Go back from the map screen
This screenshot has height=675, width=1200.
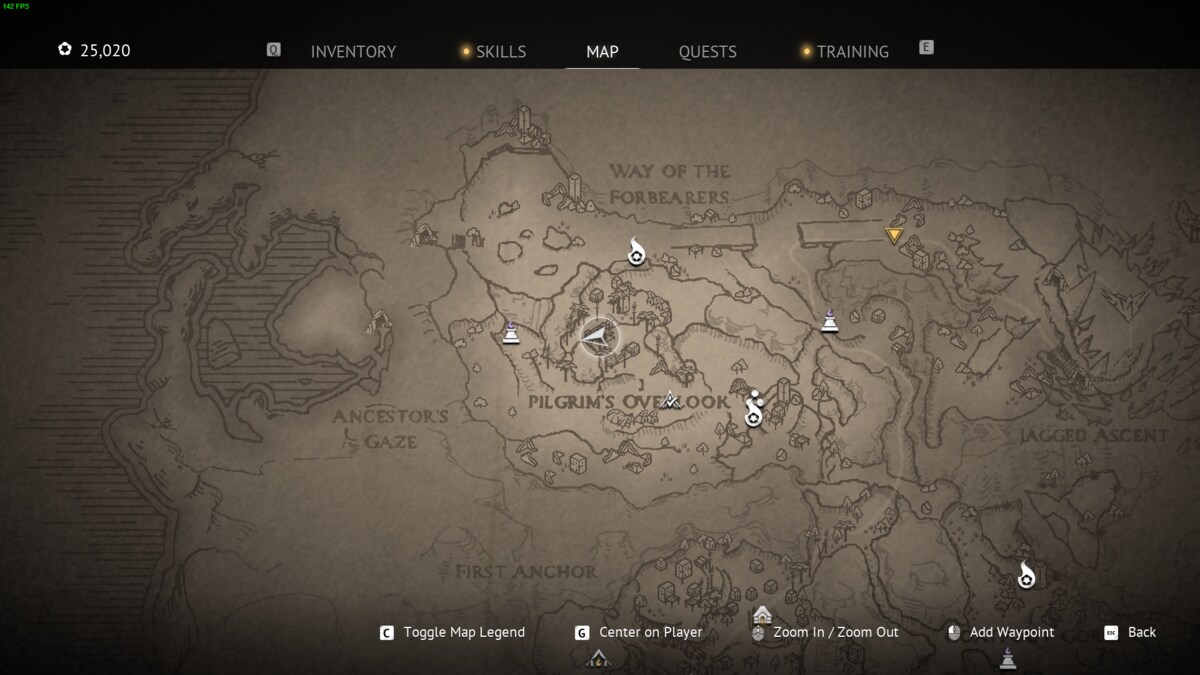tap(1141, 632)
